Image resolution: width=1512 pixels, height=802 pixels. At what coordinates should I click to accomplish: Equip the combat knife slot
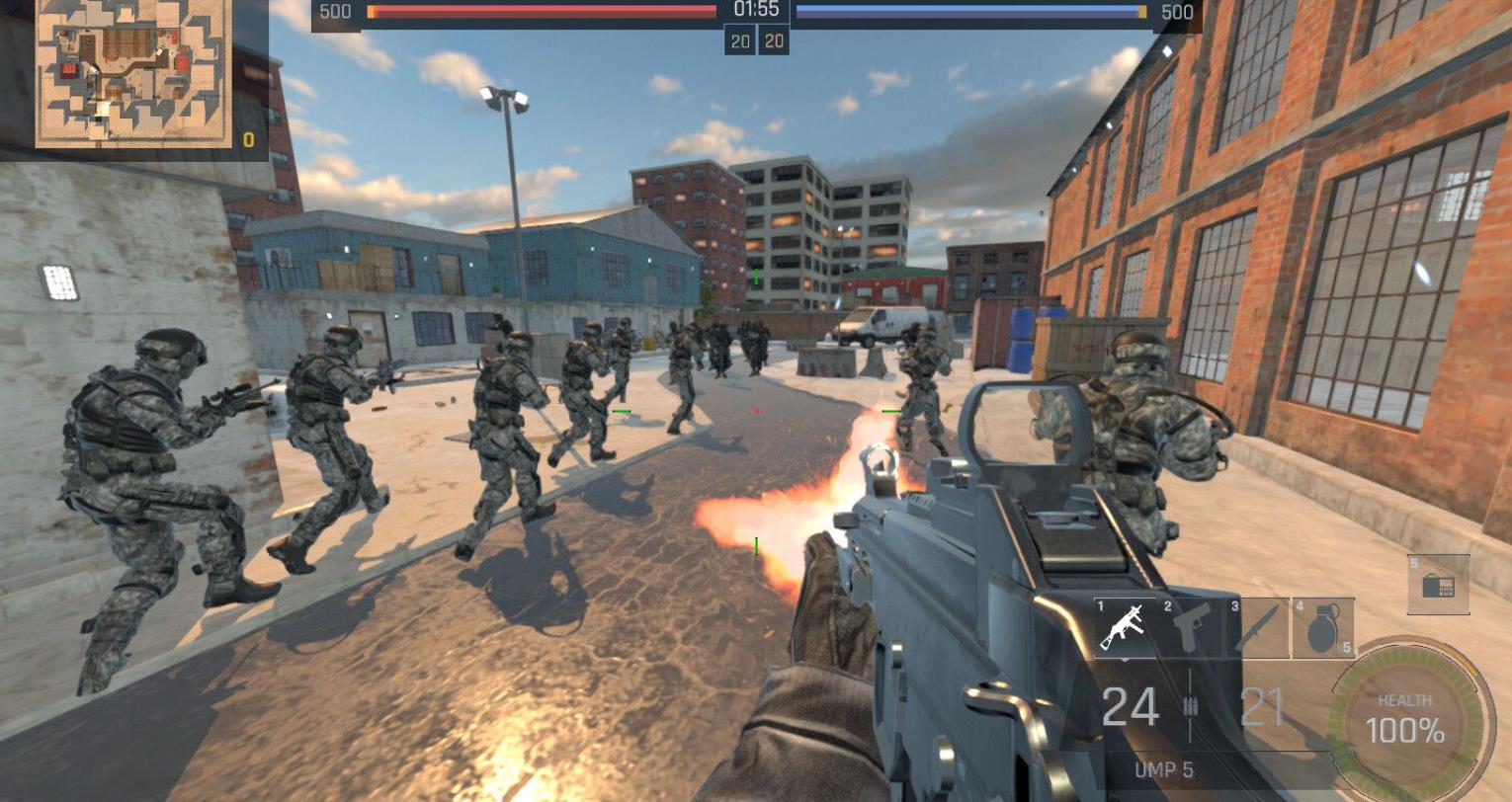[x=1258, y=626]
